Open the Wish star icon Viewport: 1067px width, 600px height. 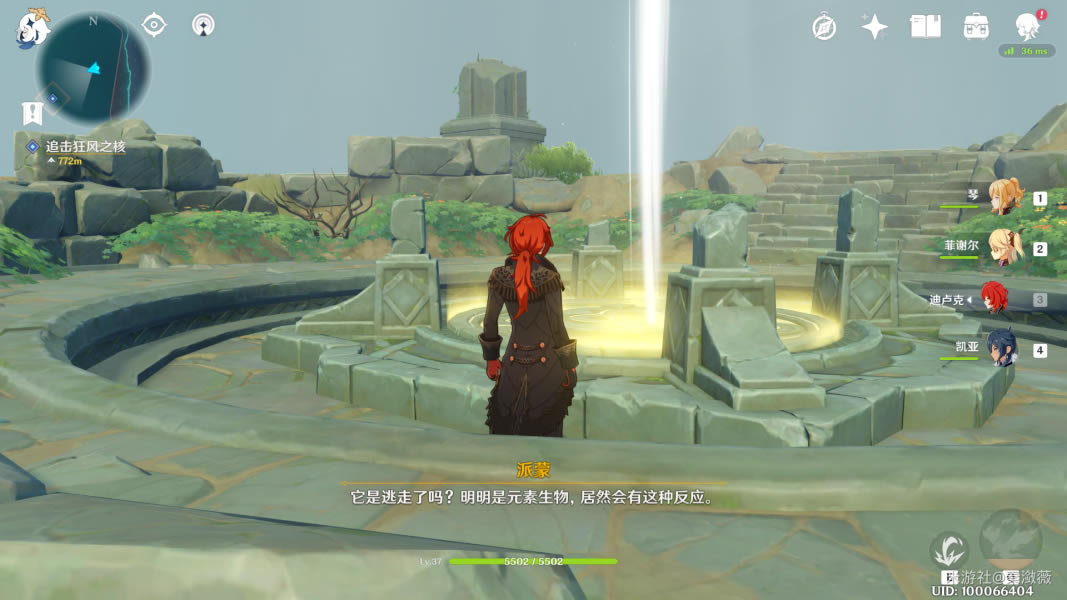[875, 27]
